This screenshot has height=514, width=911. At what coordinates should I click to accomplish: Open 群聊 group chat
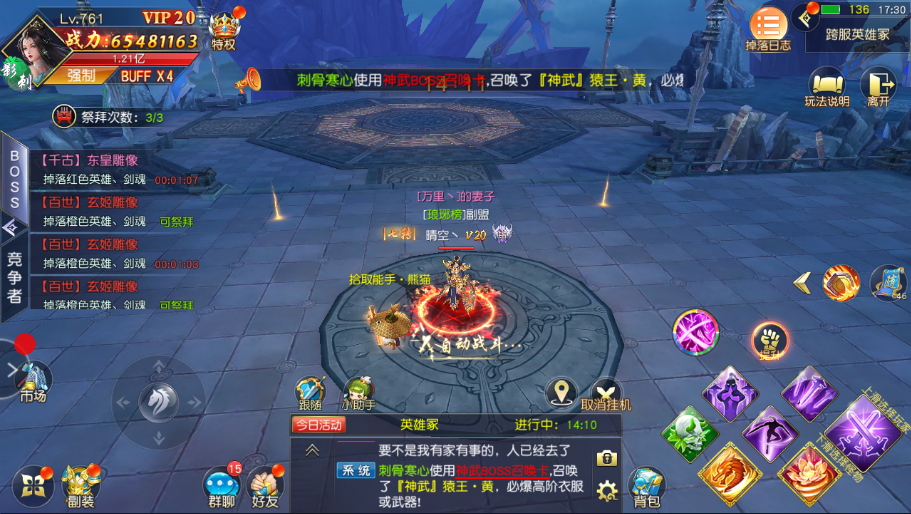222,487
